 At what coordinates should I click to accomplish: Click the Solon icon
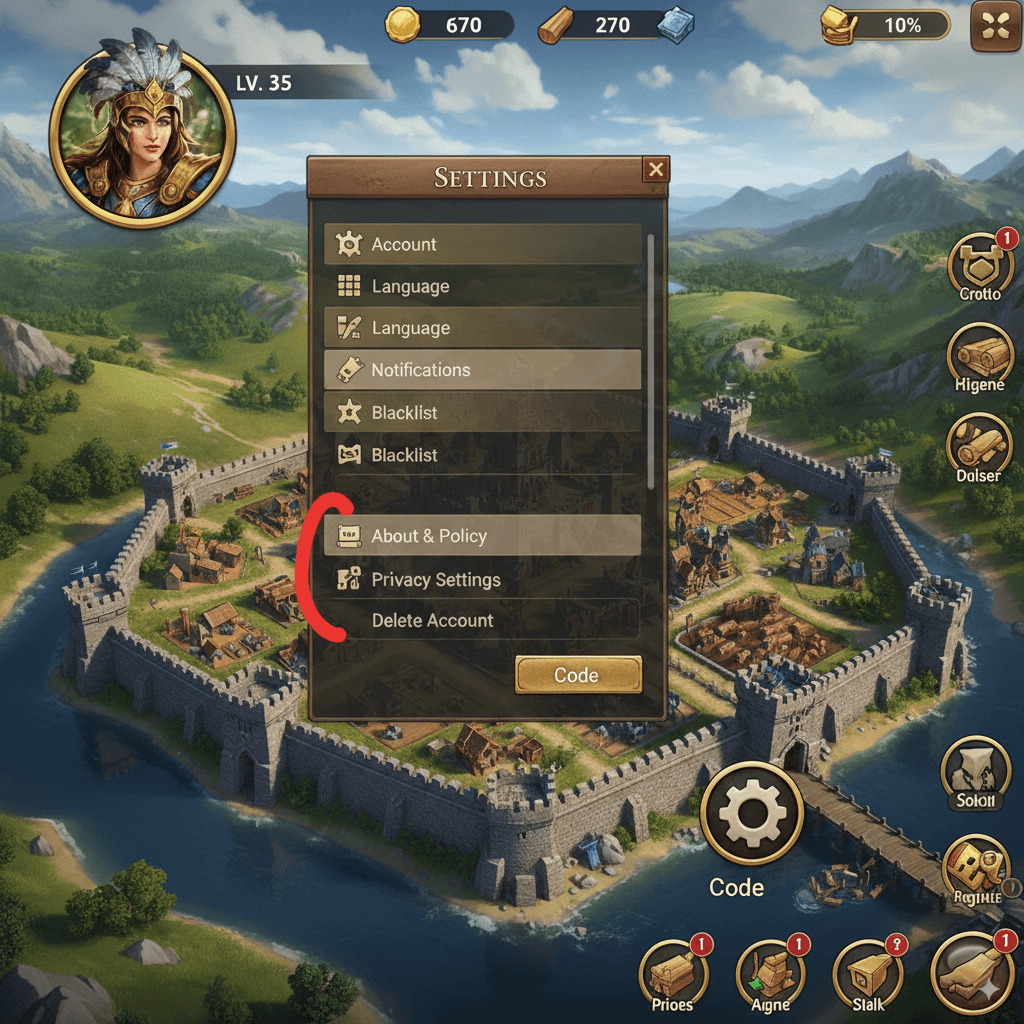tap(975, 772)
